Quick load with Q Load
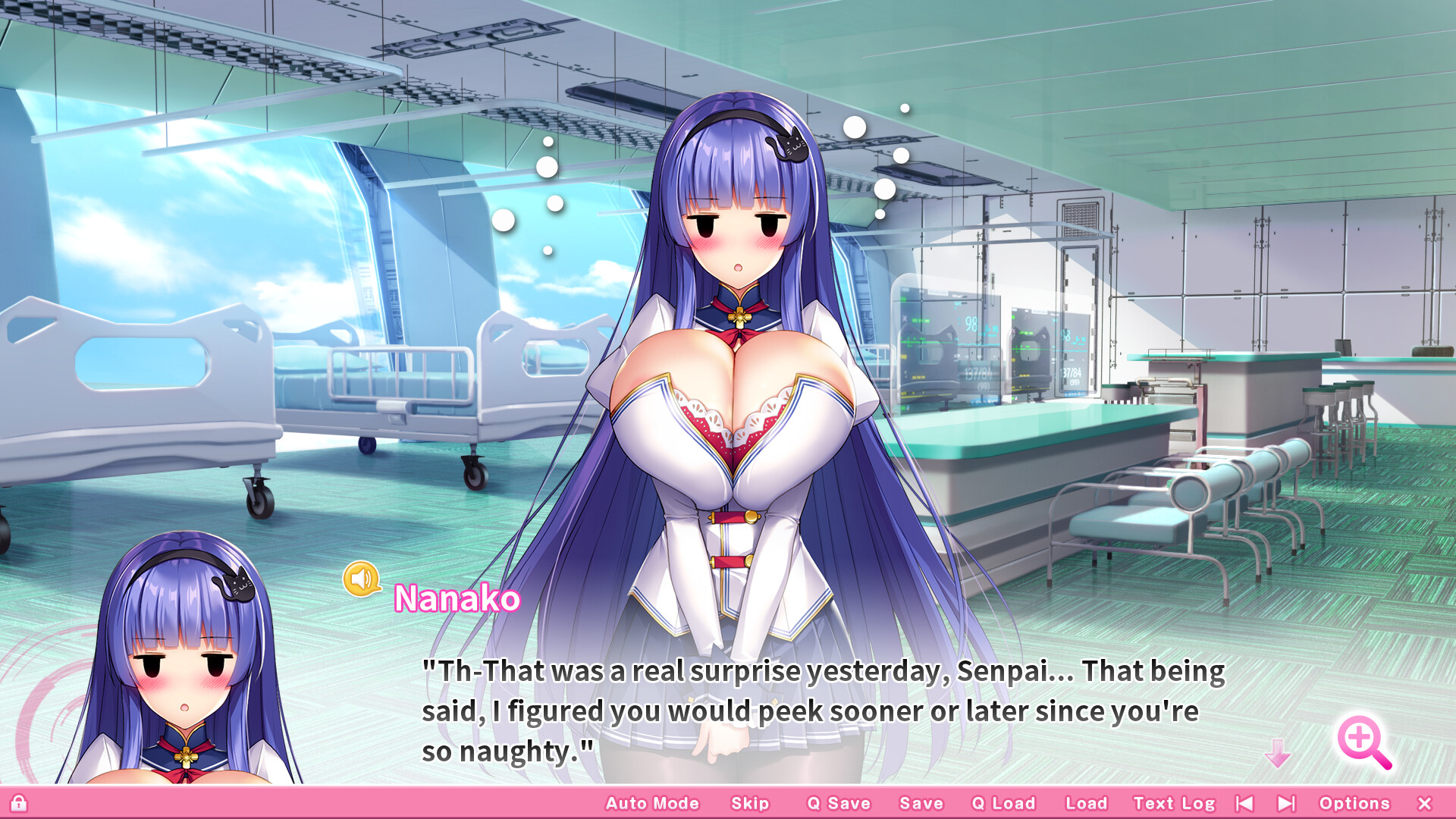1456x819 pixels. [1003, 803]
